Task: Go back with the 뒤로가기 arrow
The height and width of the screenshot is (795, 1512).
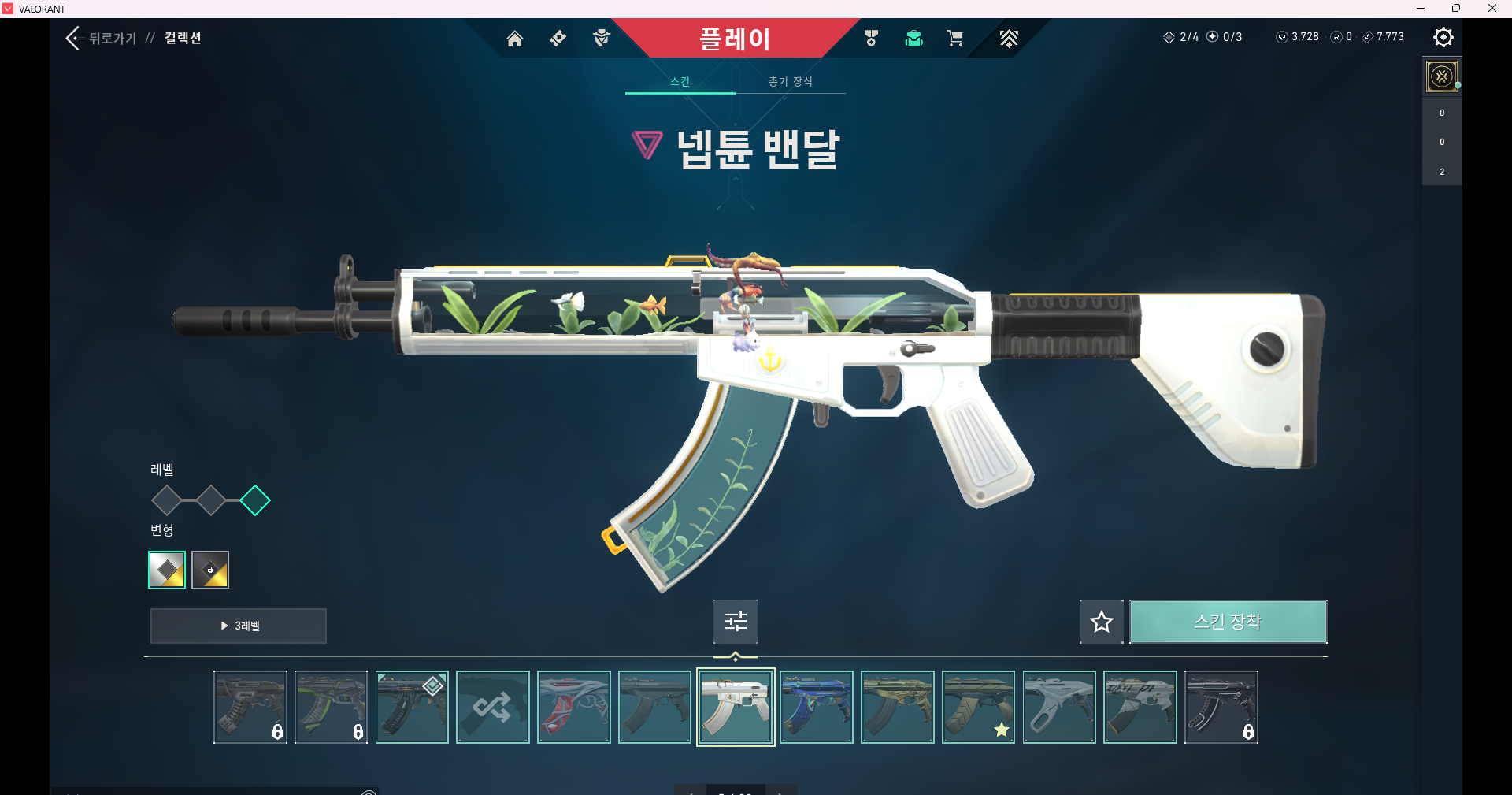Action: [x=75, y=38]
